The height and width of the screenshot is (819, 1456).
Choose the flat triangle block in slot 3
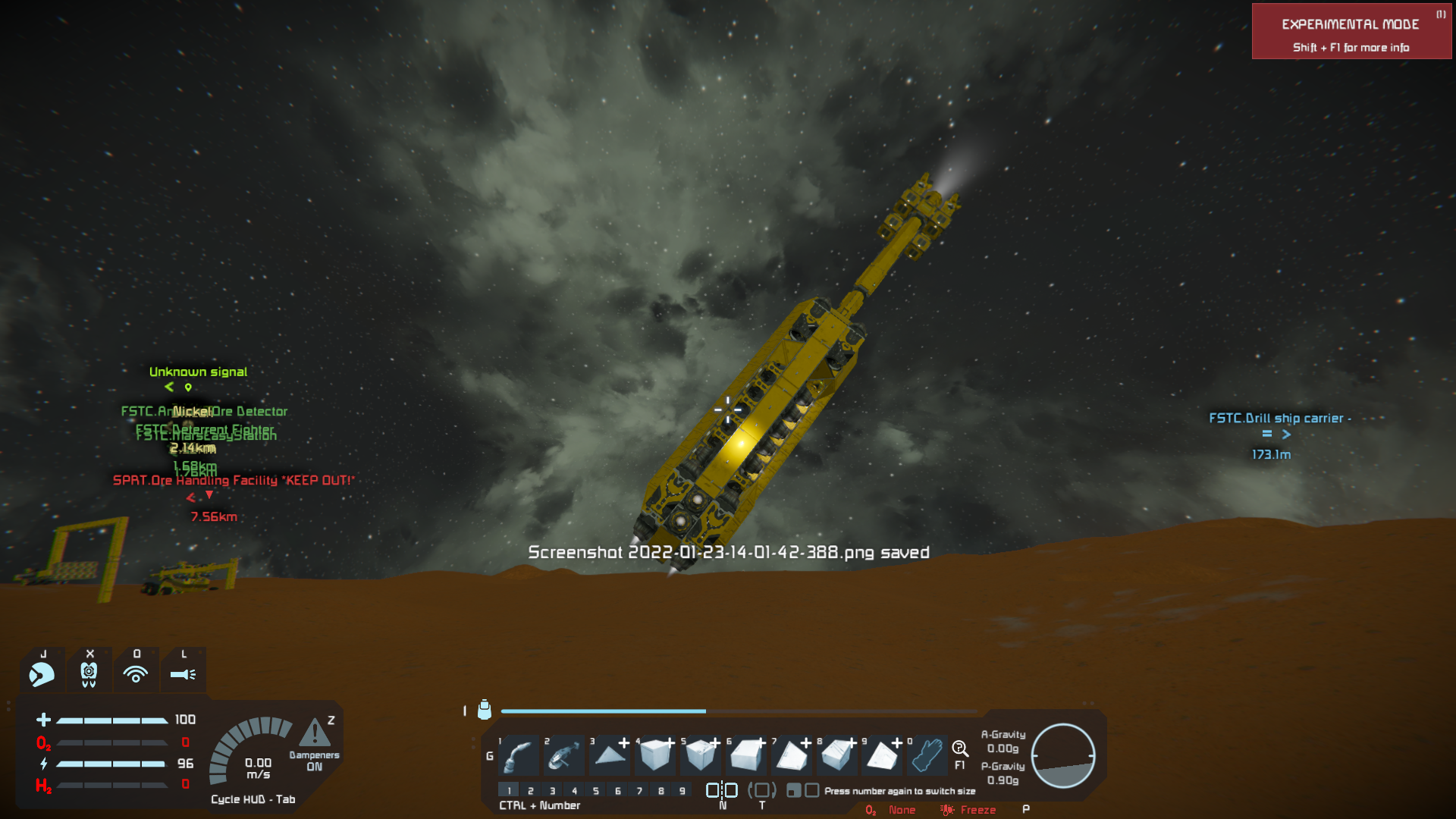pyautogui.click(x=610, y=755)
